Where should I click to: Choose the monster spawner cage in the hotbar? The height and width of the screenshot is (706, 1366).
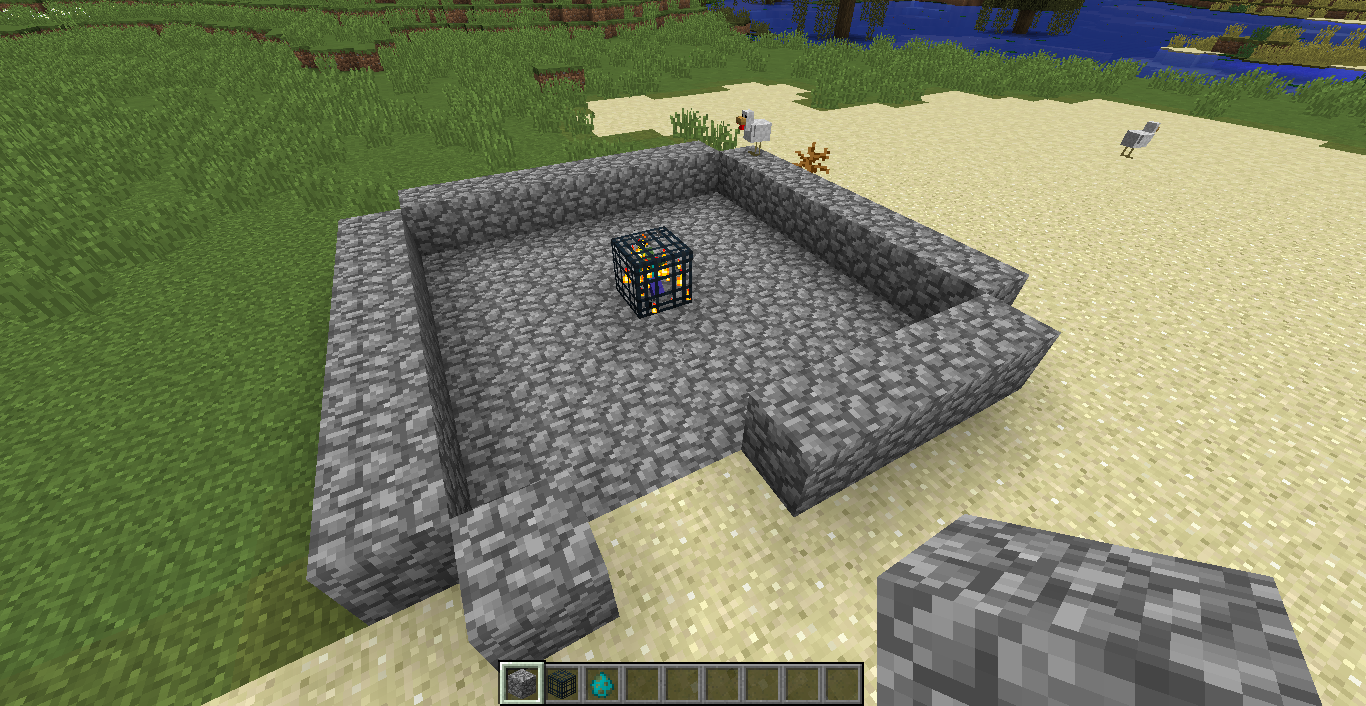(561, 683)
